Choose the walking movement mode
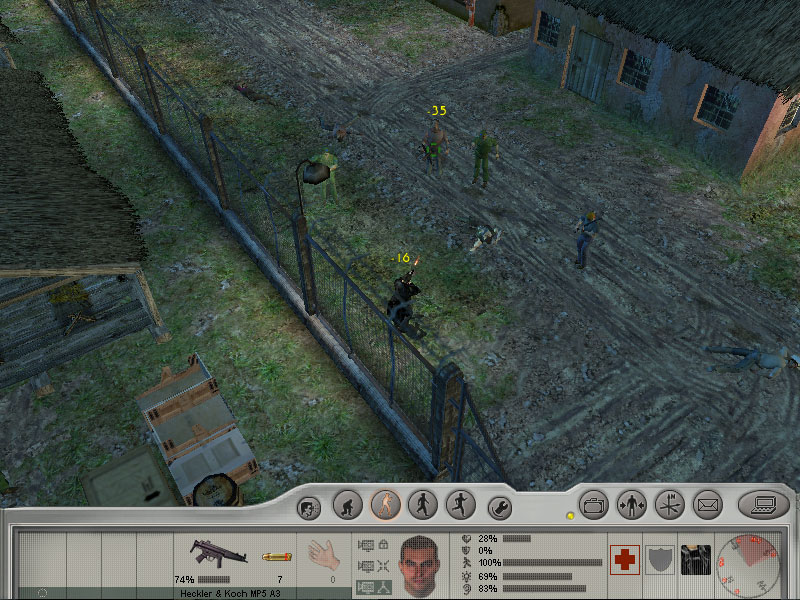This screenshot has width=800, height=600. 423,505
